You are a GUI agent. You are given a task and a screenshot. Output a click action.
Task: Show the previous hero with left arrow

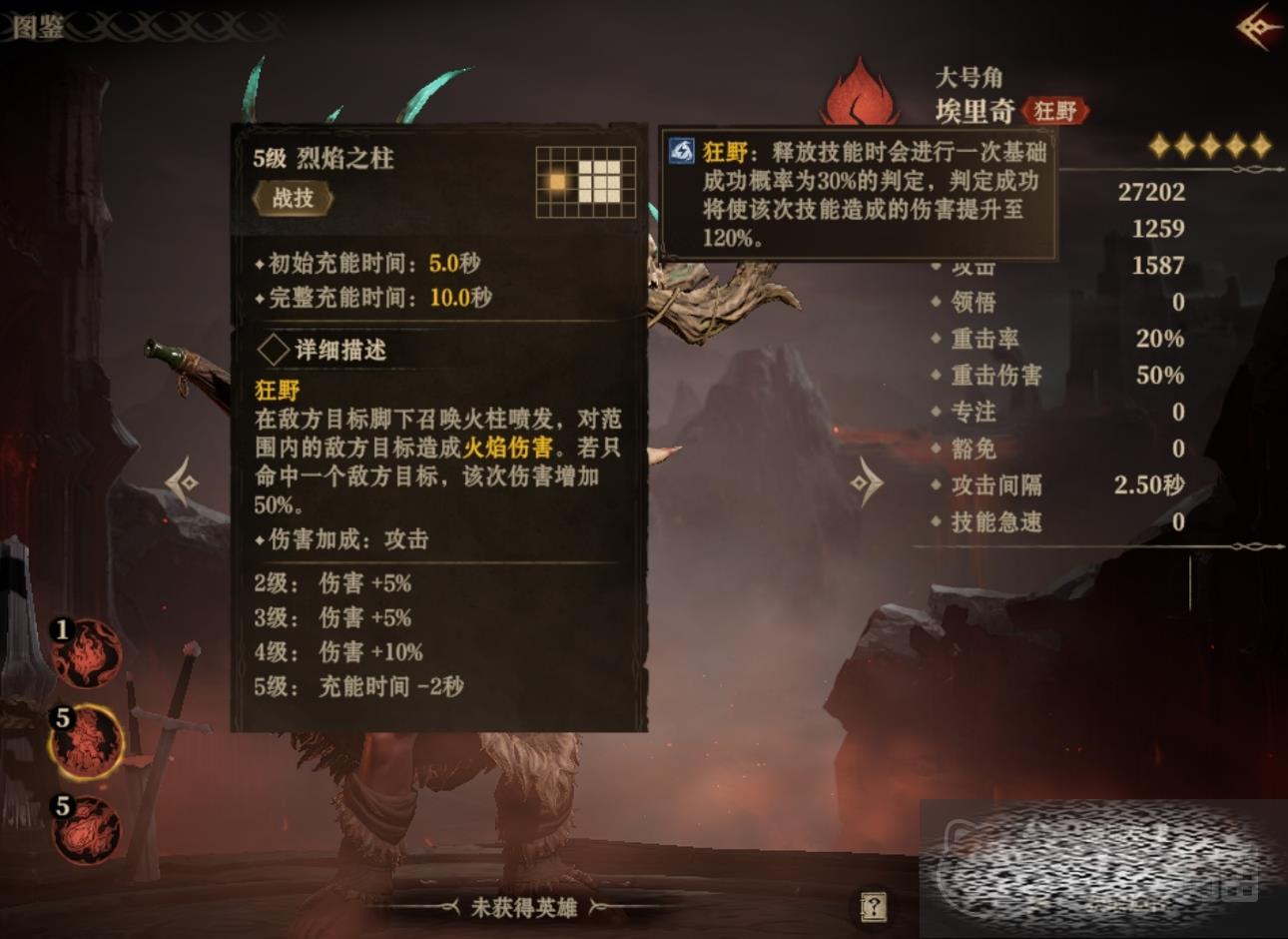183,483
